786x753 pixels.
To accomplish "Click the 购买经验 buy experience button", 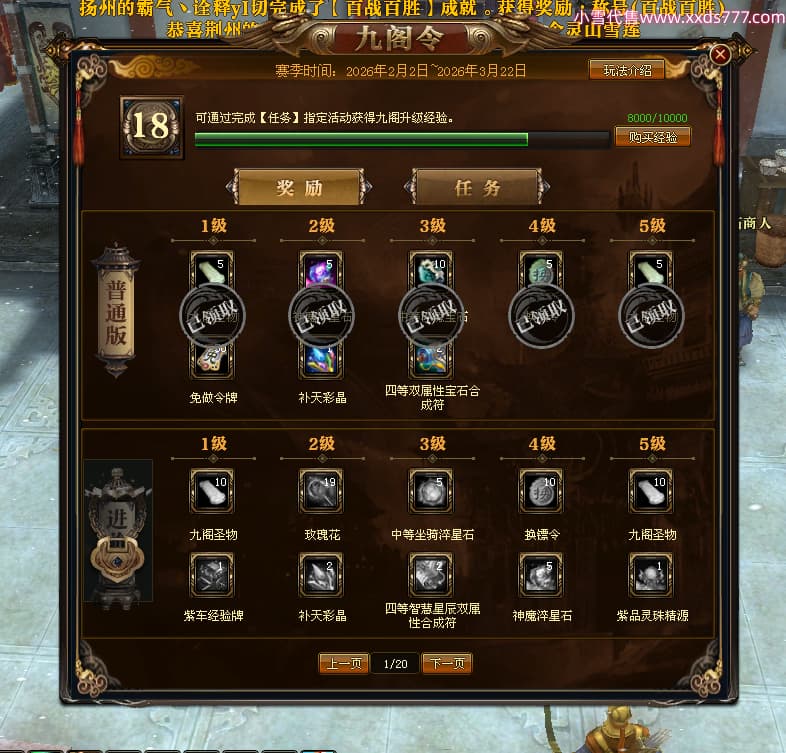I will [652, 137].
